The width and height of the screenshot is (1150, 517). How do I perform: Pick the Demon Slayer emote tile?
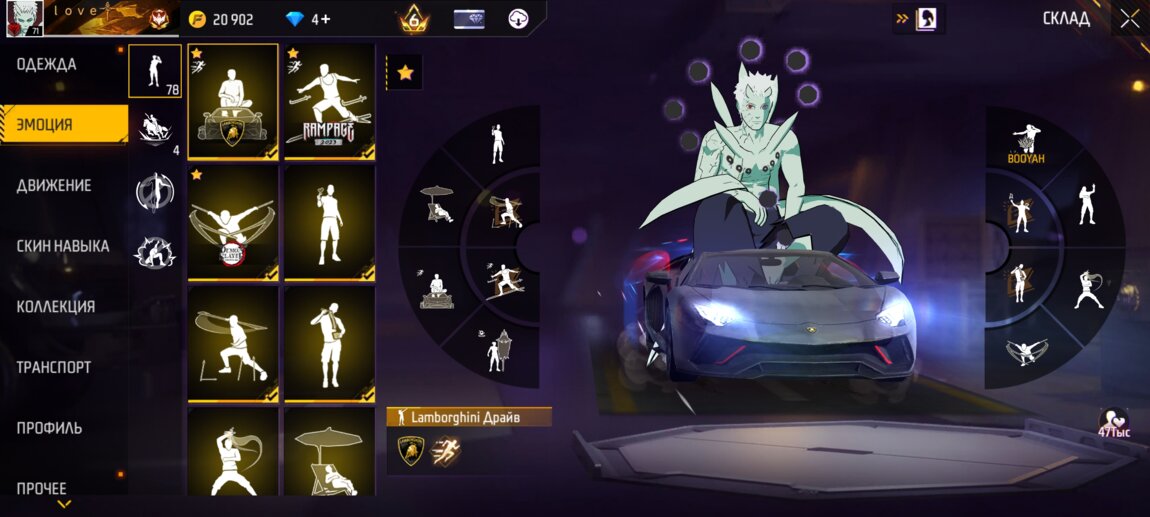click(x=233, y=223)
